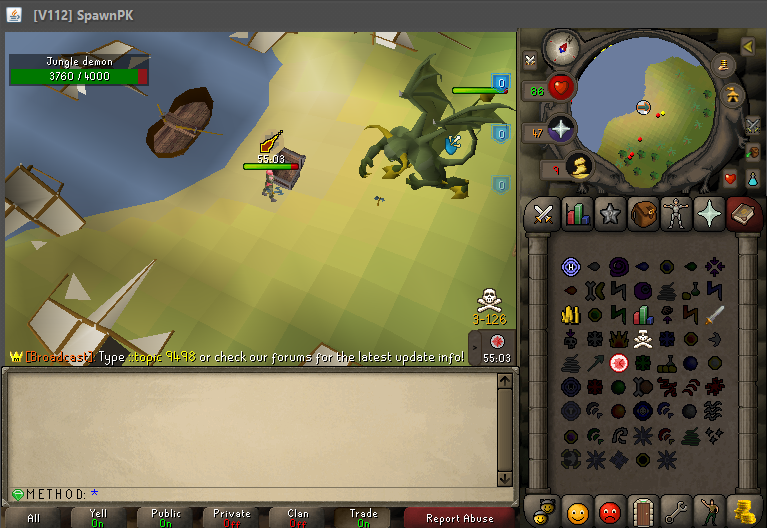Show the Worn Equipment tab
Screen dimensions: 767x528
click(676, 213)
